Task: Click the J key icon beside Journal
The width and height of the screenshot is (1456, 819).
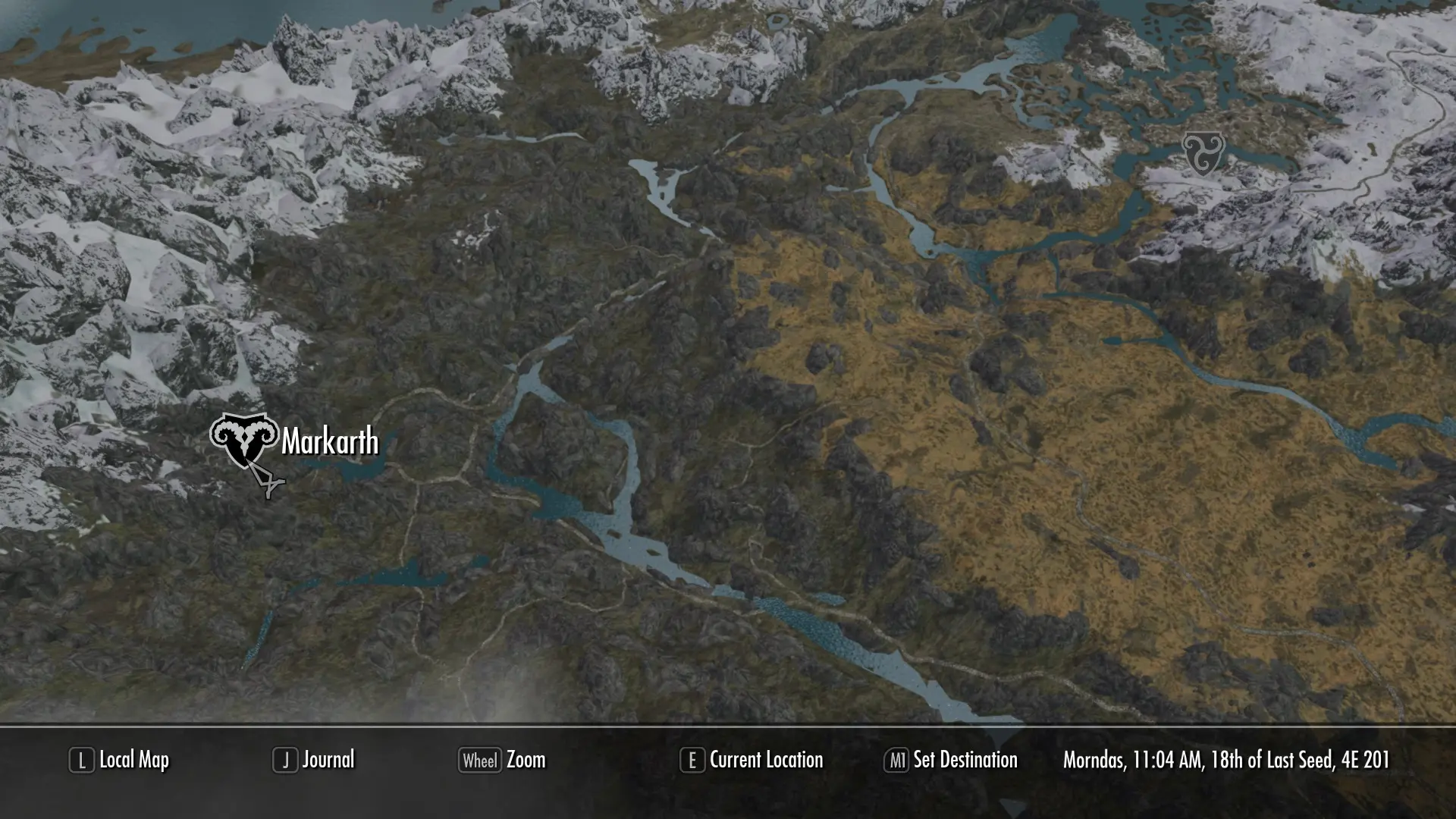Action: click(x=286, y=759)
